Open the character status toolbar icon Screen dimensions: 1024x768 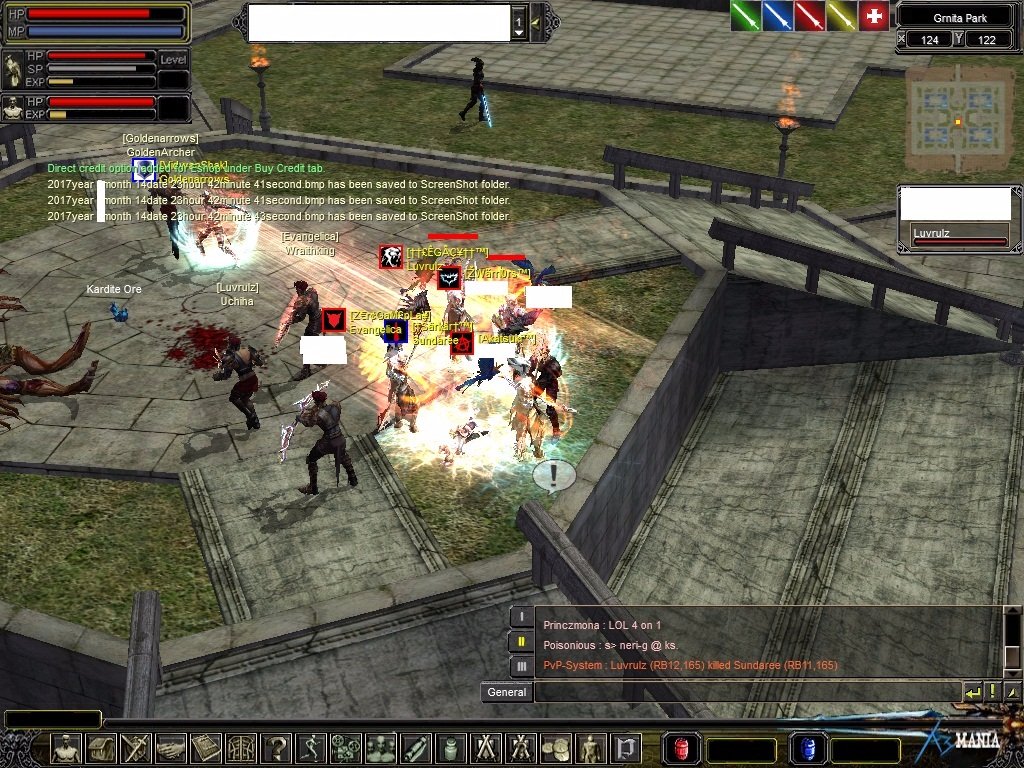point(66,748)
